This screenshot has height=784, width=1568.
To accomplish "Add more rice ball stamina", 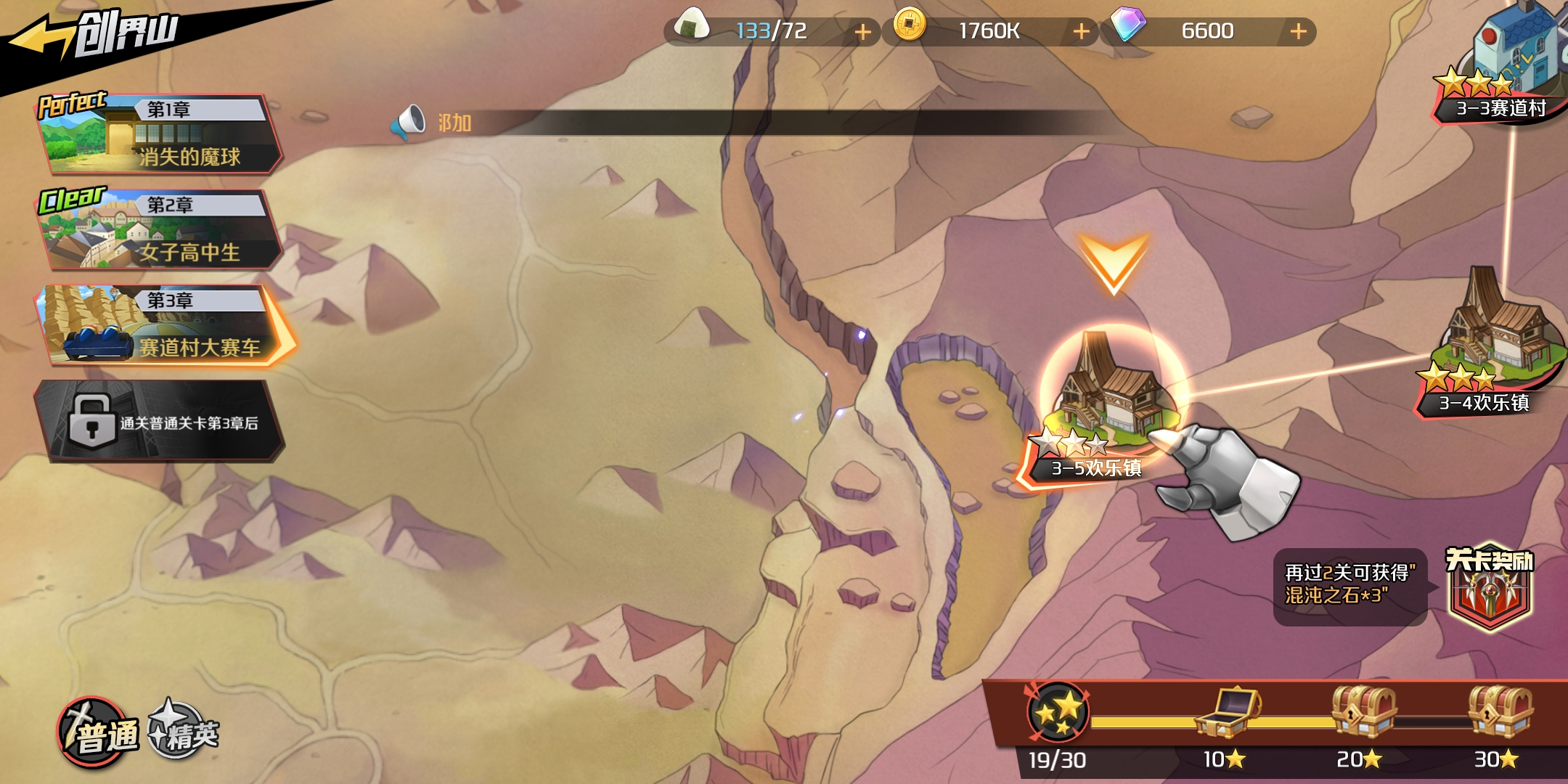I will pyautogui.click(x=862, y=32).
